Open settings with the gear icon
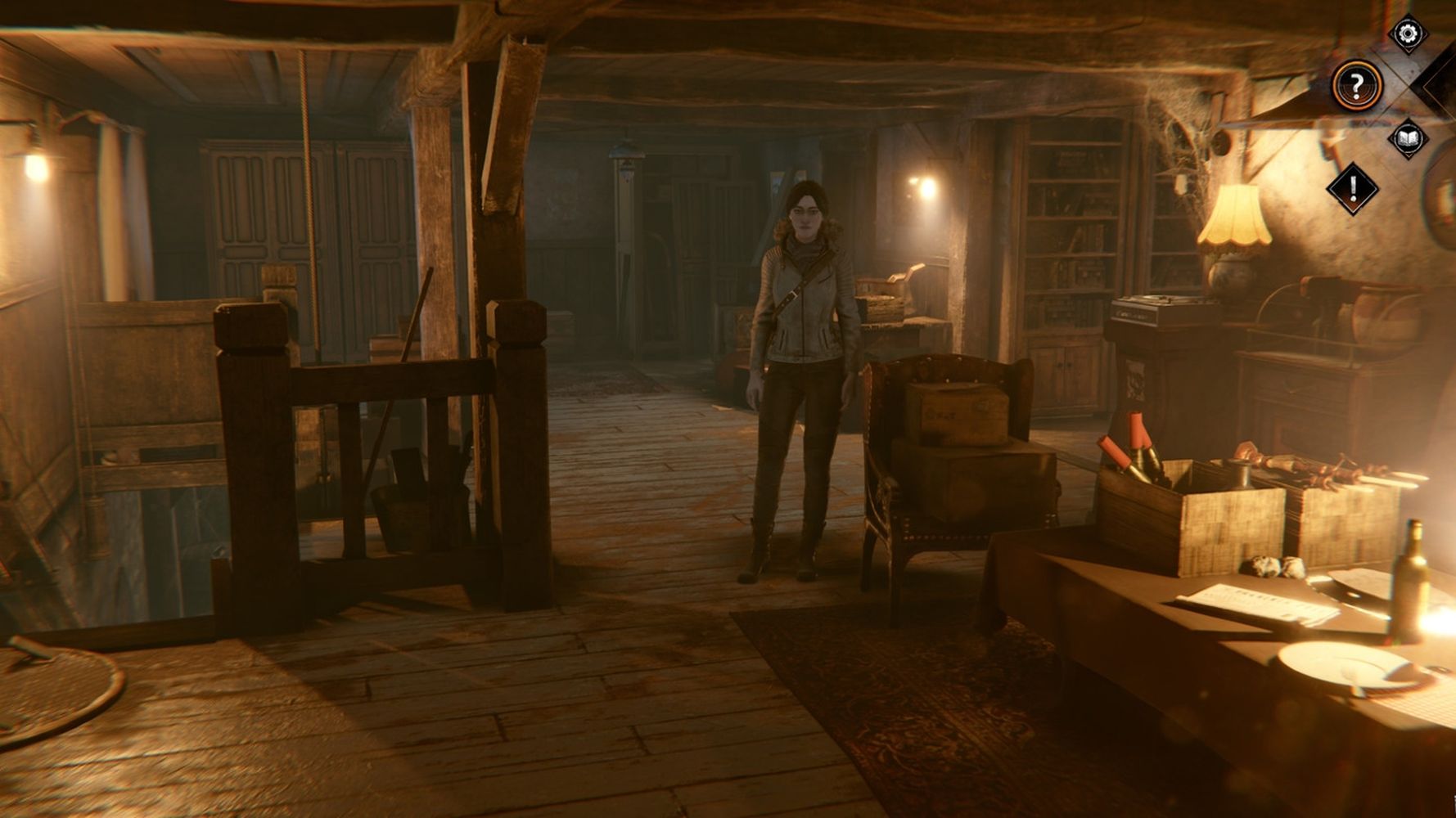This screenshot has width=1456, height=818. point(1408,34)
